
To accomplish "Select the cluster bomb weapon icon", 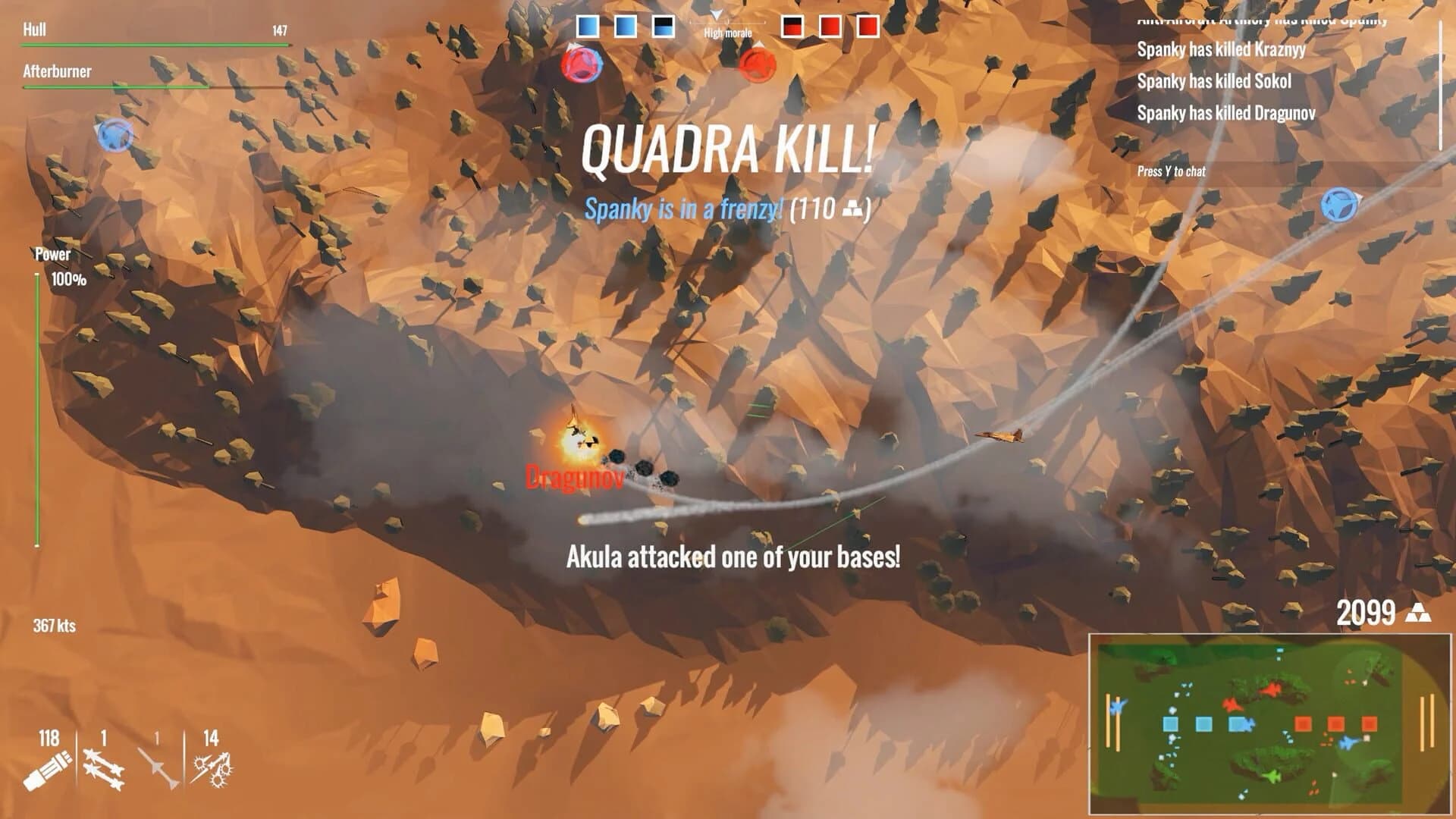I will click(x=215, y=767).
